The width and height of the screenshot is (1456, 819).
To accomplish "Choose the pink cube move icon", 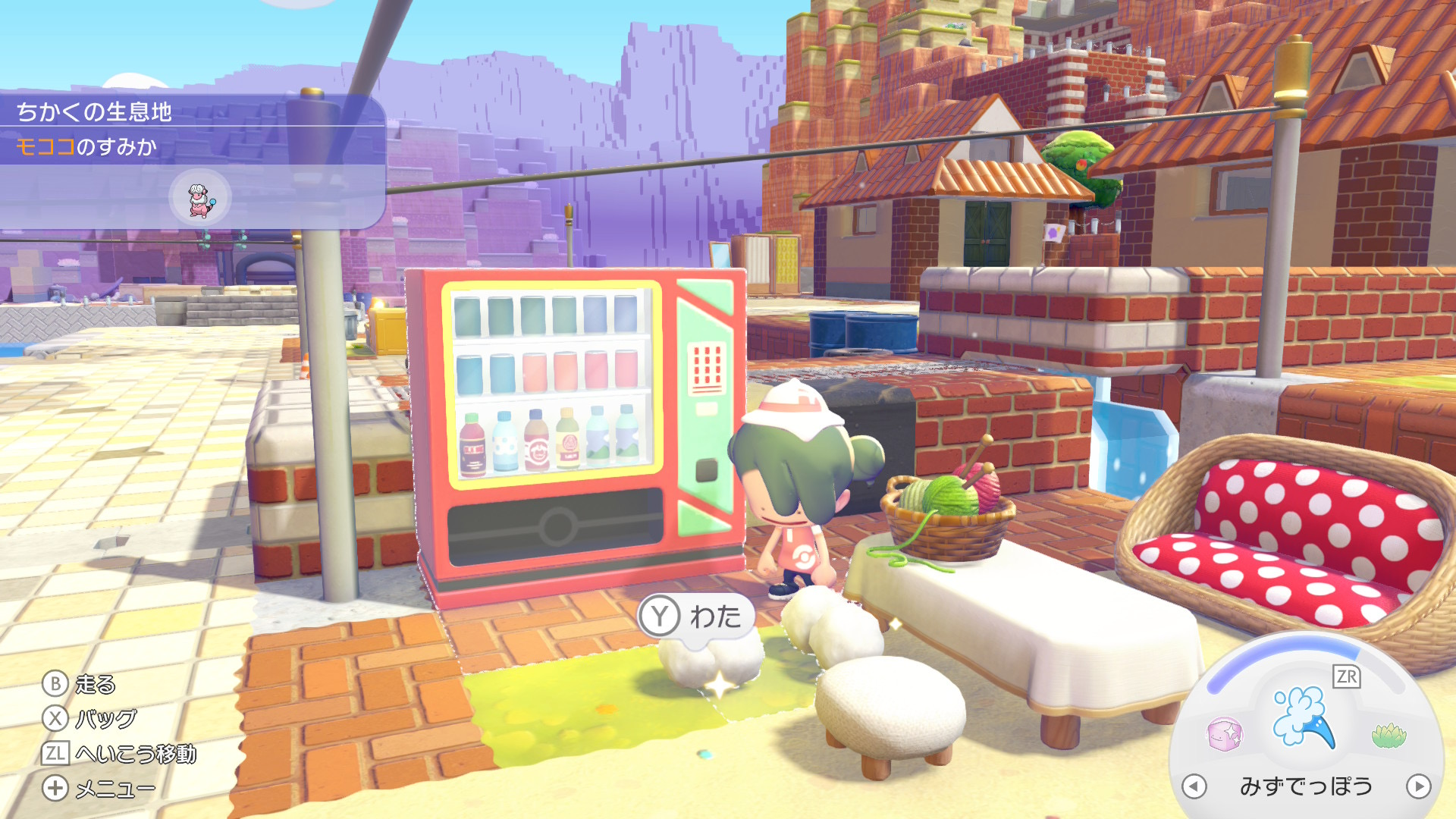I will click(1224, 734).
